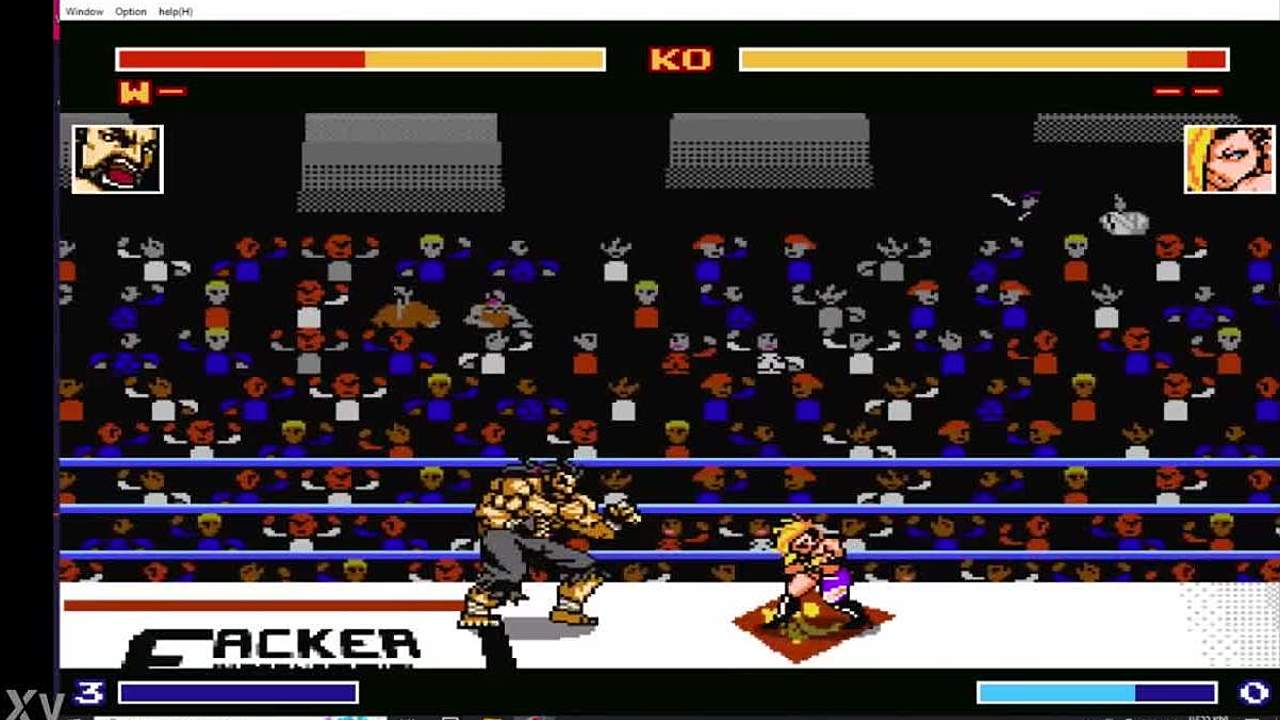Click the blonde fighter portrait
Image resolution: width=1280 pixels, height=720 pixels.
(x=1215, y=159)
